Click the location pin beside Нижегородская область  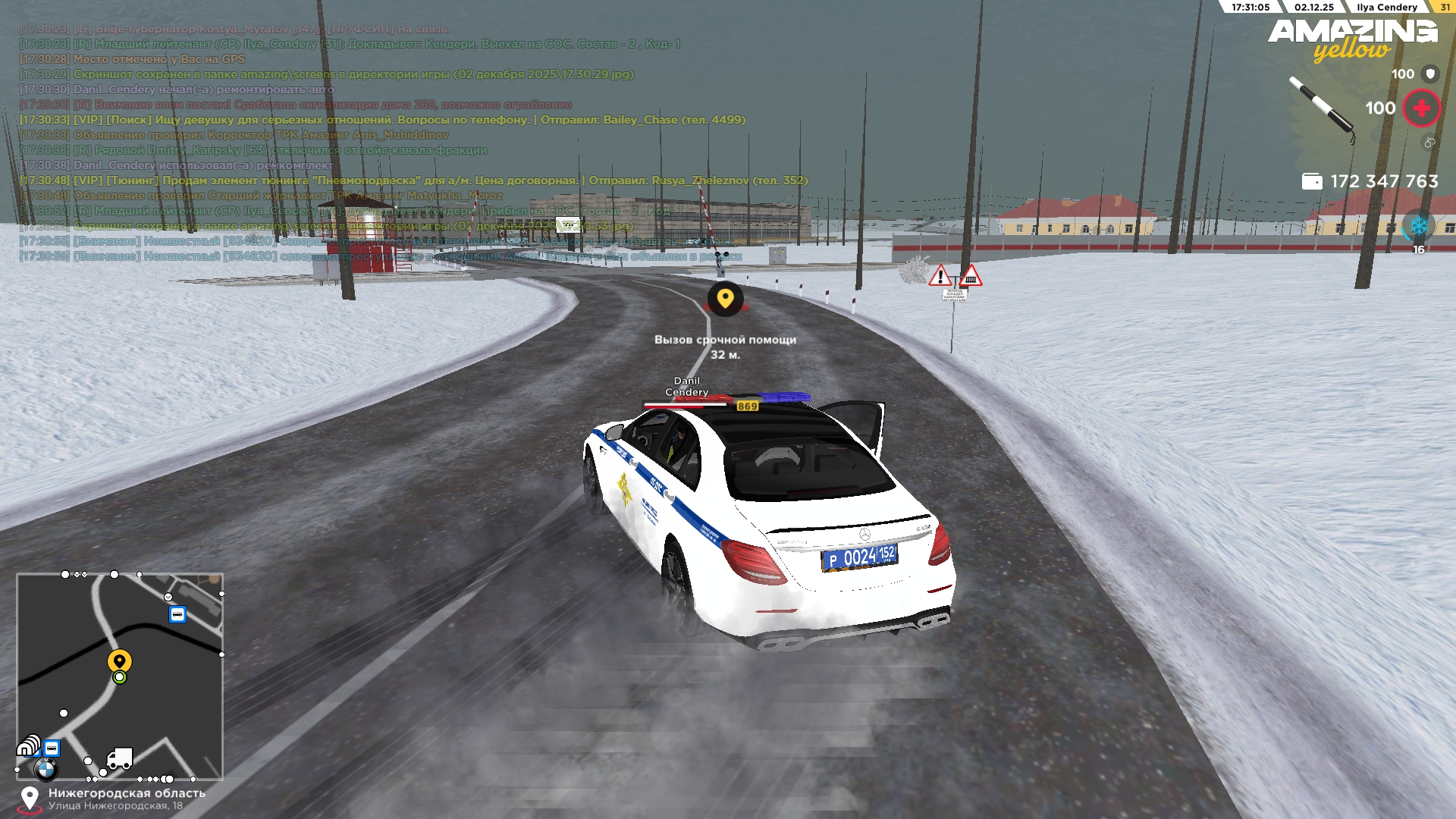(x=30, y=799)
